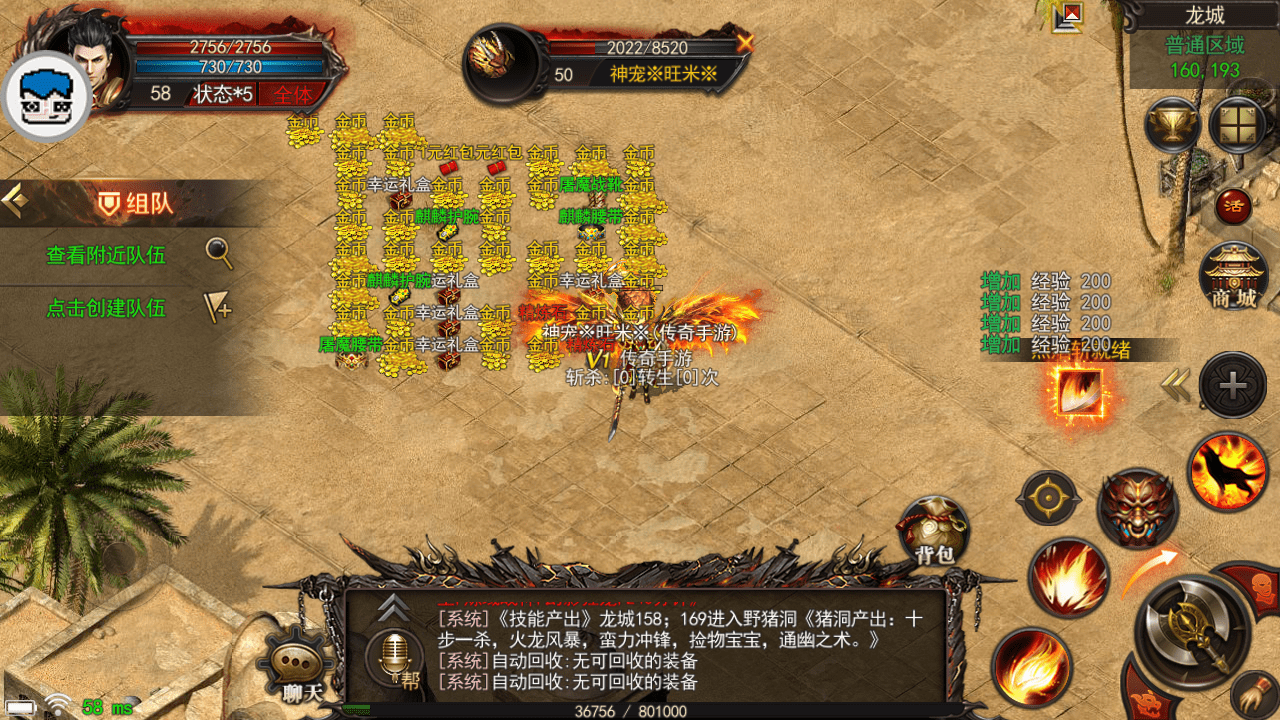Image resolution: width=1280 pixels, height=720 pixels.
Task: Expand skills with the plus button
Action: (1232, 385)
